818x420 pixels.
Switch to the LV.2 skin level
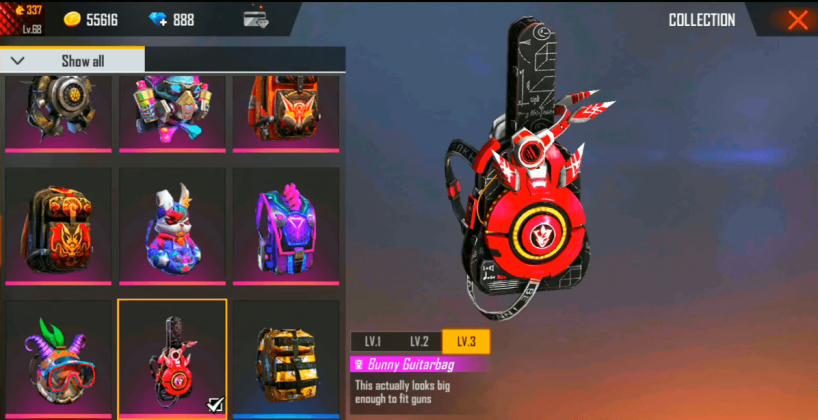pos(419,342)
